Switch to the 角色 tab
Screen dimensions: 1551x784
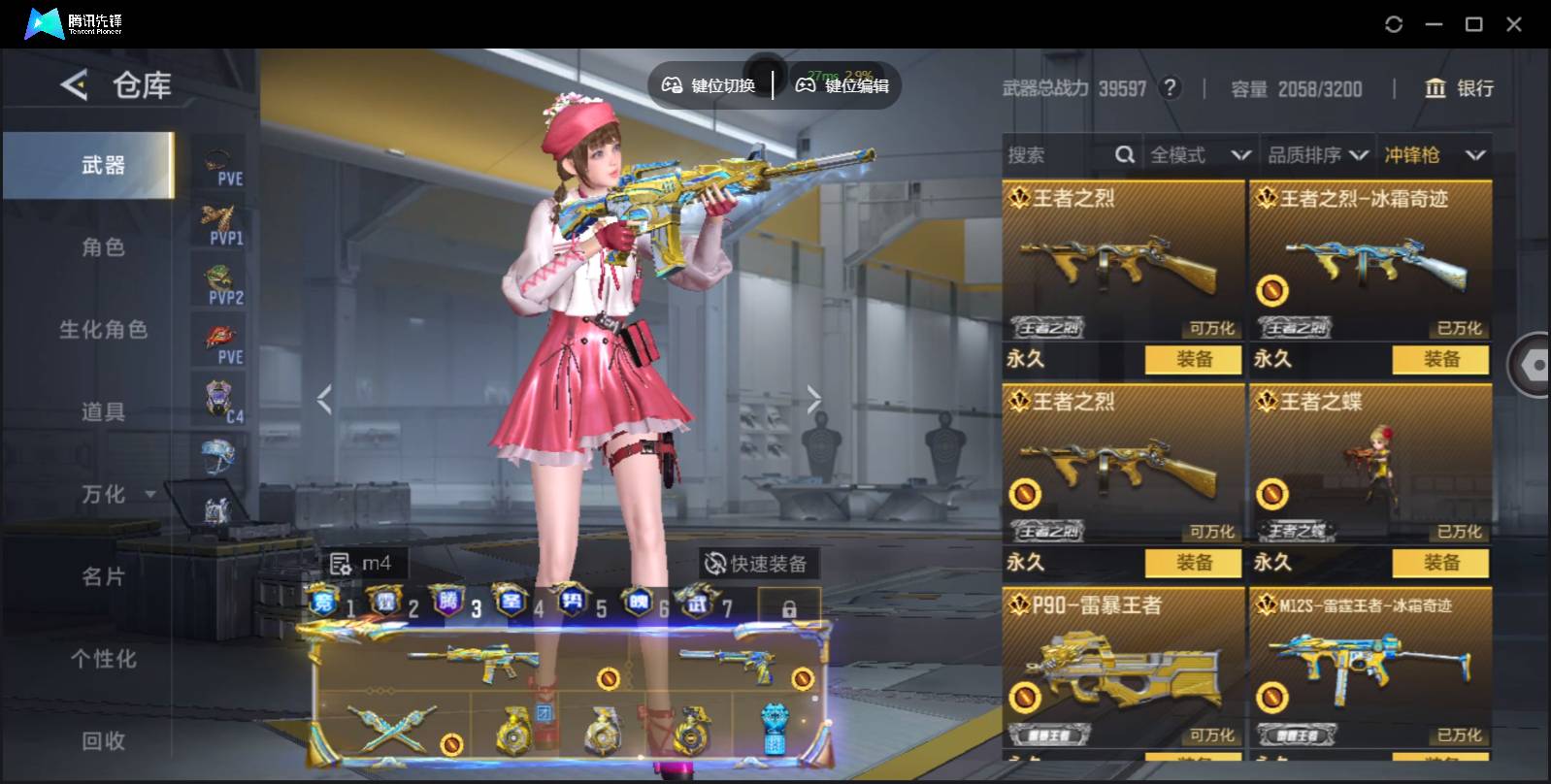click(x=103, y=247)
